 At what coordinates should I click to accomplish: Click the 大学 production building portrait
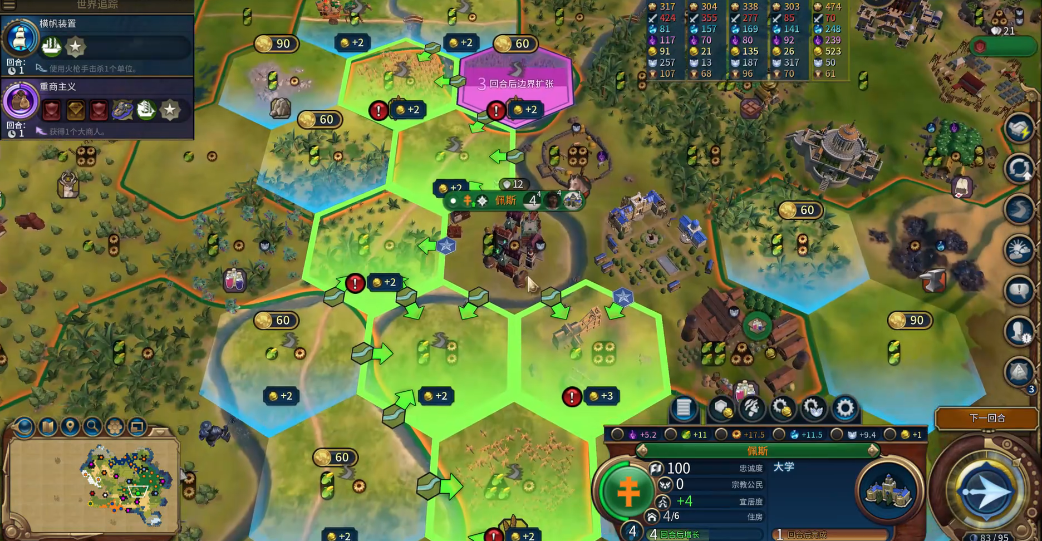point(889,490)
